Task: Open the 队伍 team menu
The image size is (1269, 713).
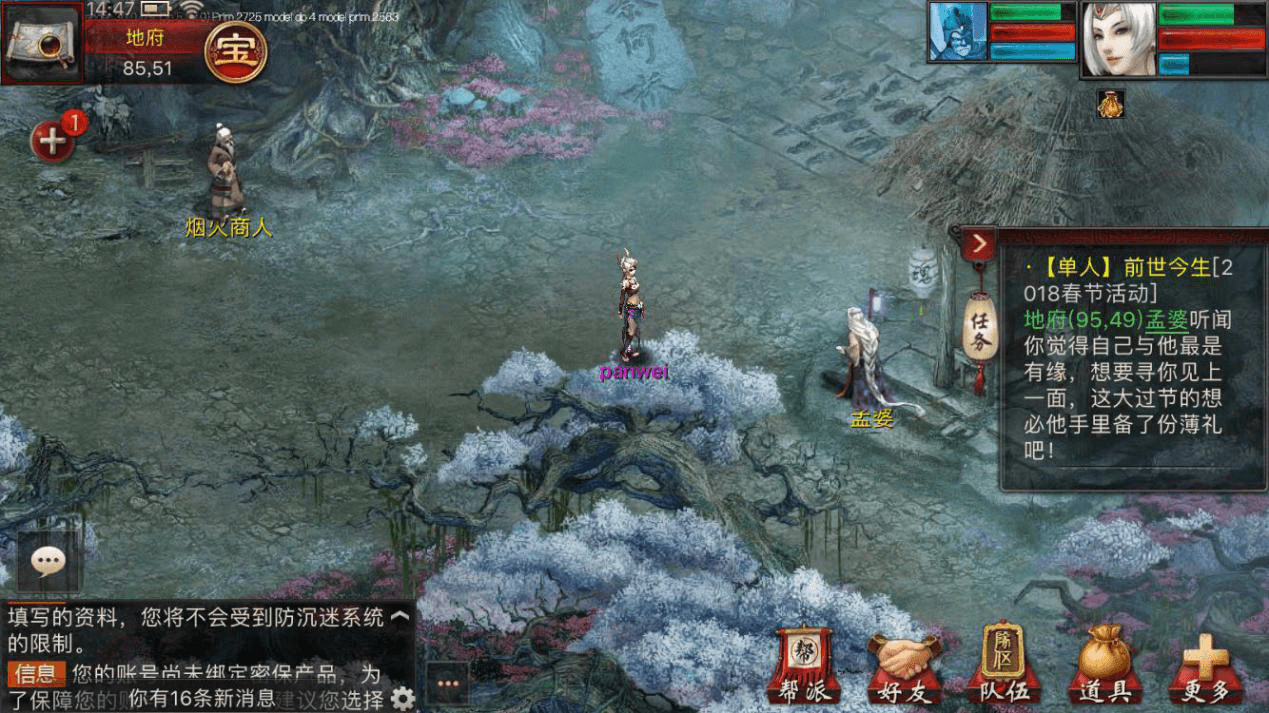Action: 1003,665
